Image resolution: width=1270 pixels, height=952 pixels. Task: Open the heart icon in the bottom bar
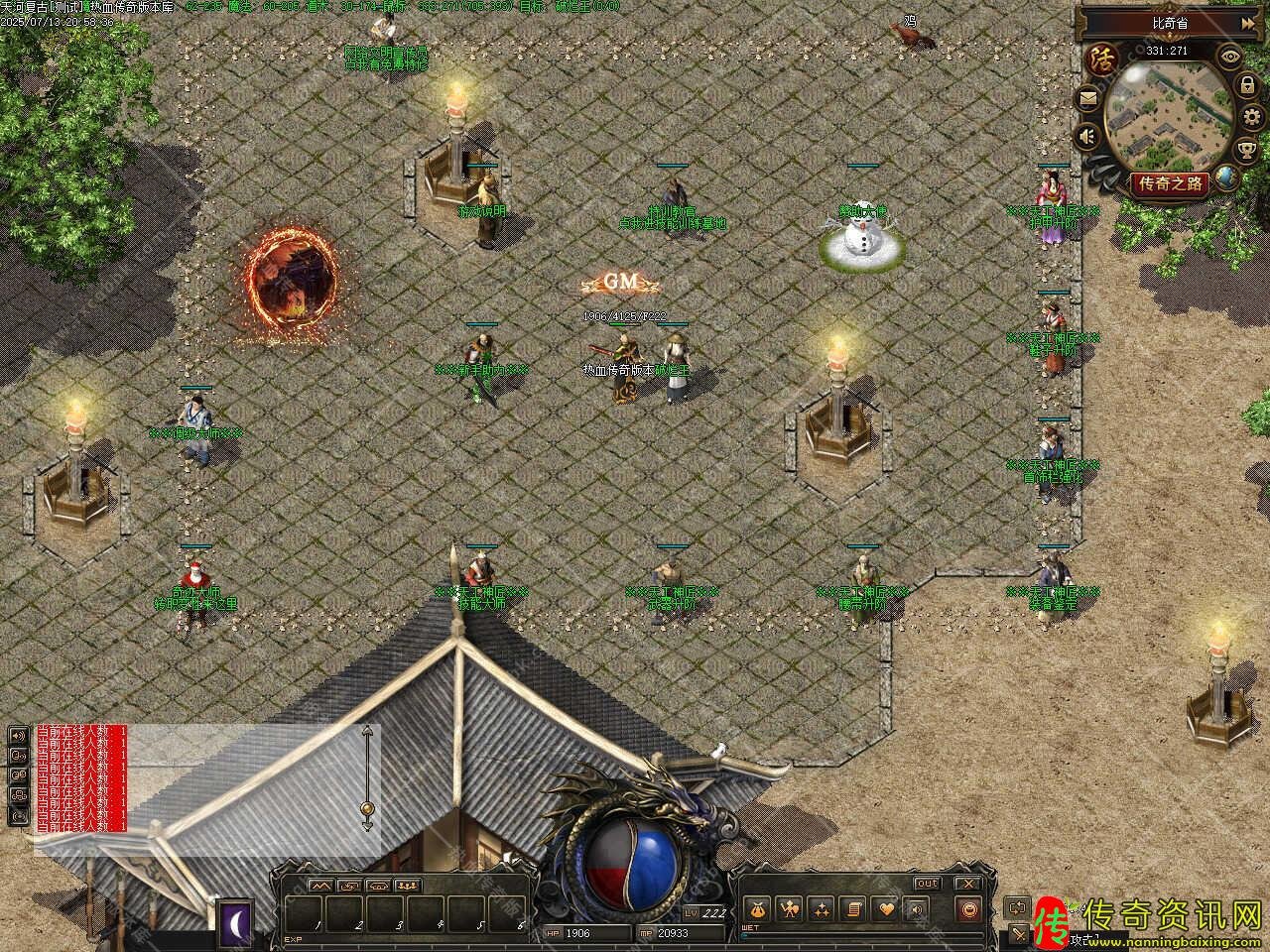885,908
